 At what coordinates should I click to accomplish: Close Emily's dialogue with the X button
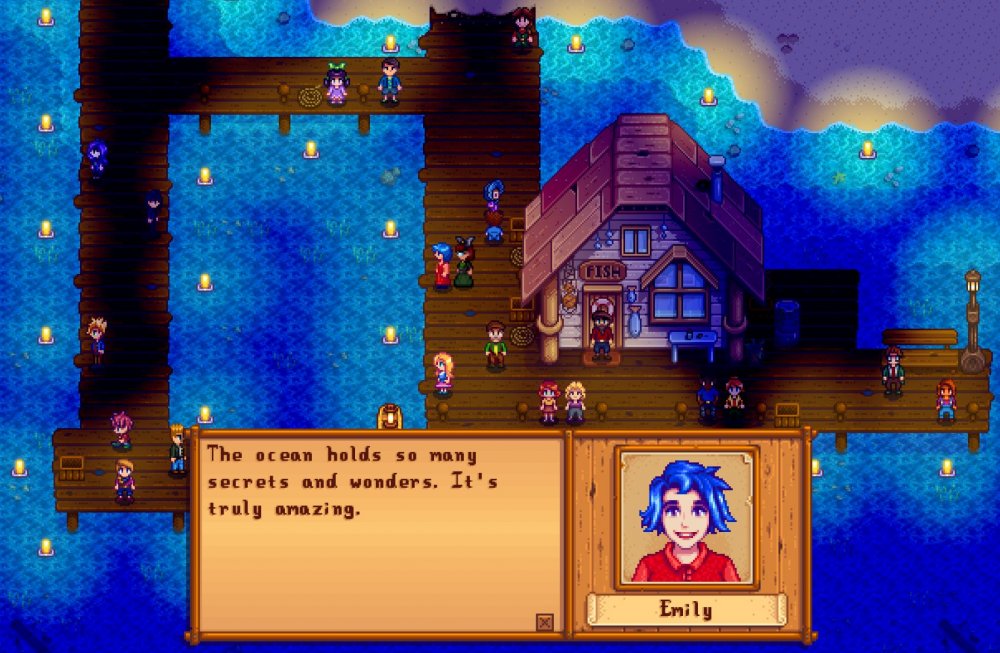click(x=544, y=622)
